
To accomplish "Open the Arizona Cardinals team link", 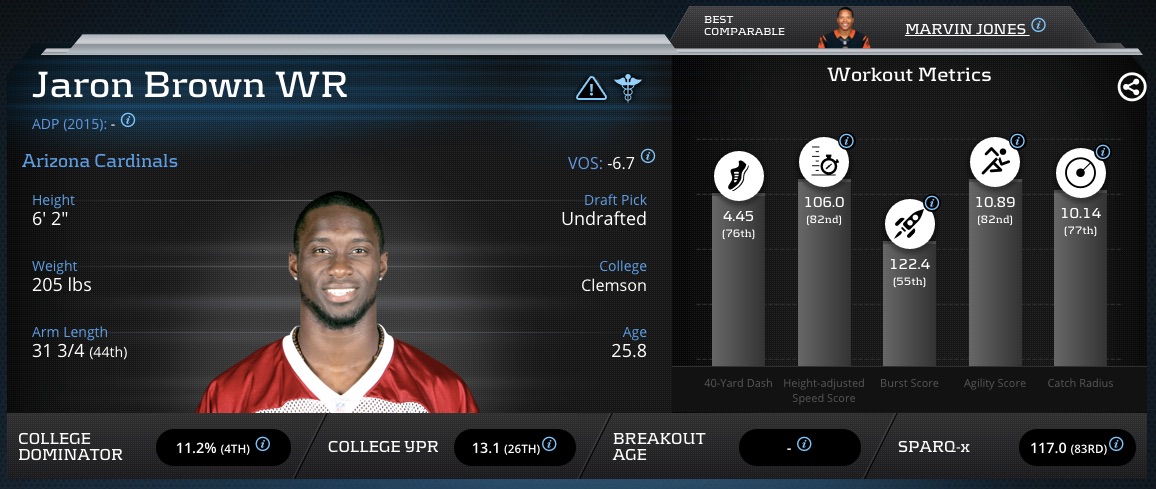I will (99, 161).
